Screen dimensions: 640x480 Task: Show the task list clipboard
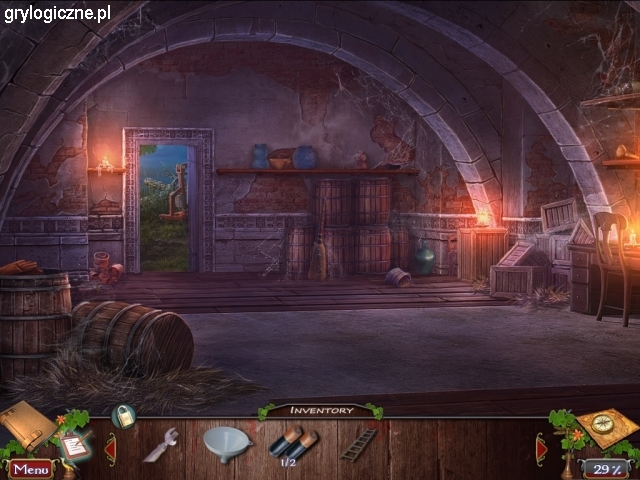[73, 443]
